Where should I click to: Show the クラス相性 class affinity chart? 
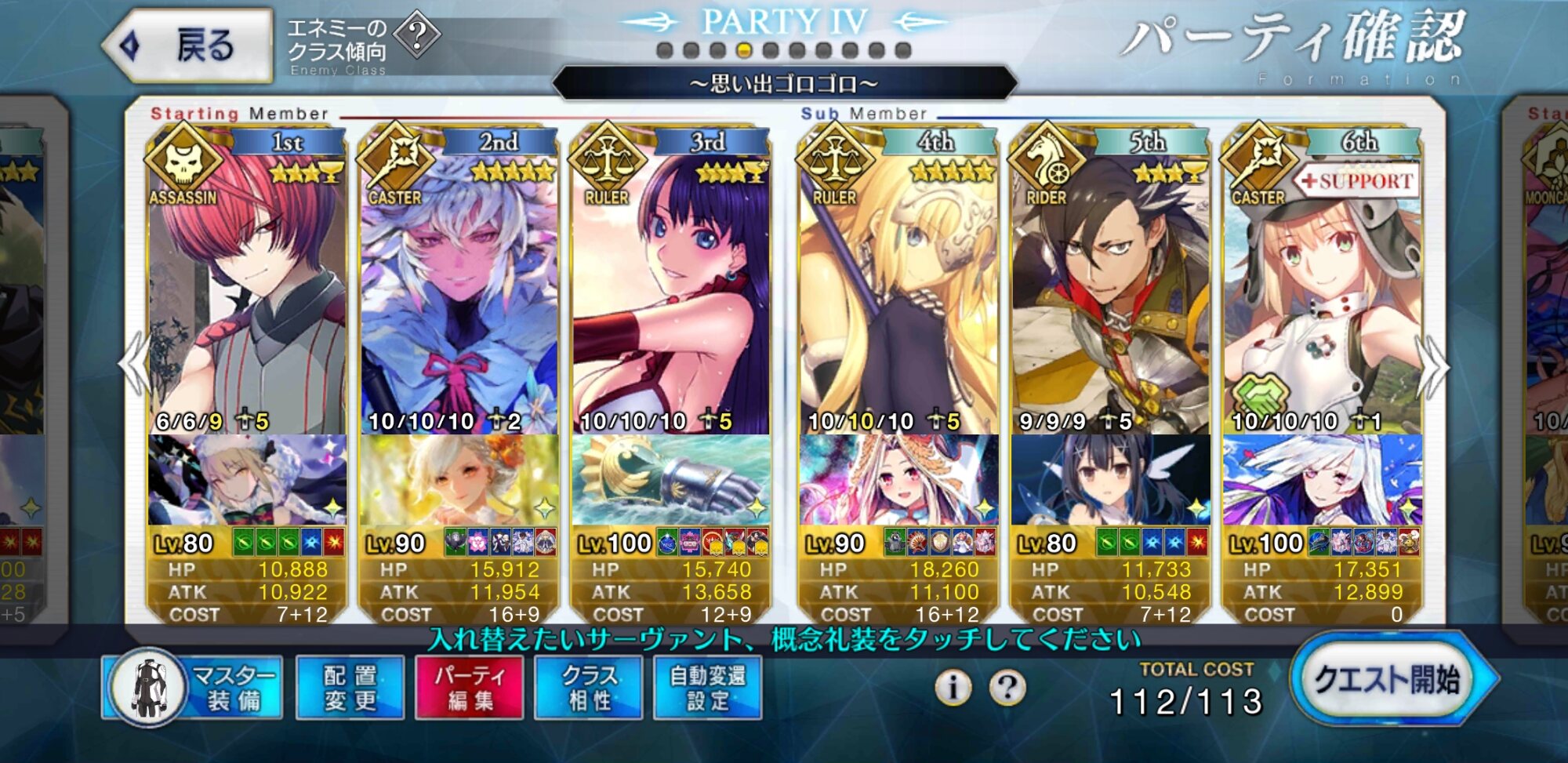(589, 688)
